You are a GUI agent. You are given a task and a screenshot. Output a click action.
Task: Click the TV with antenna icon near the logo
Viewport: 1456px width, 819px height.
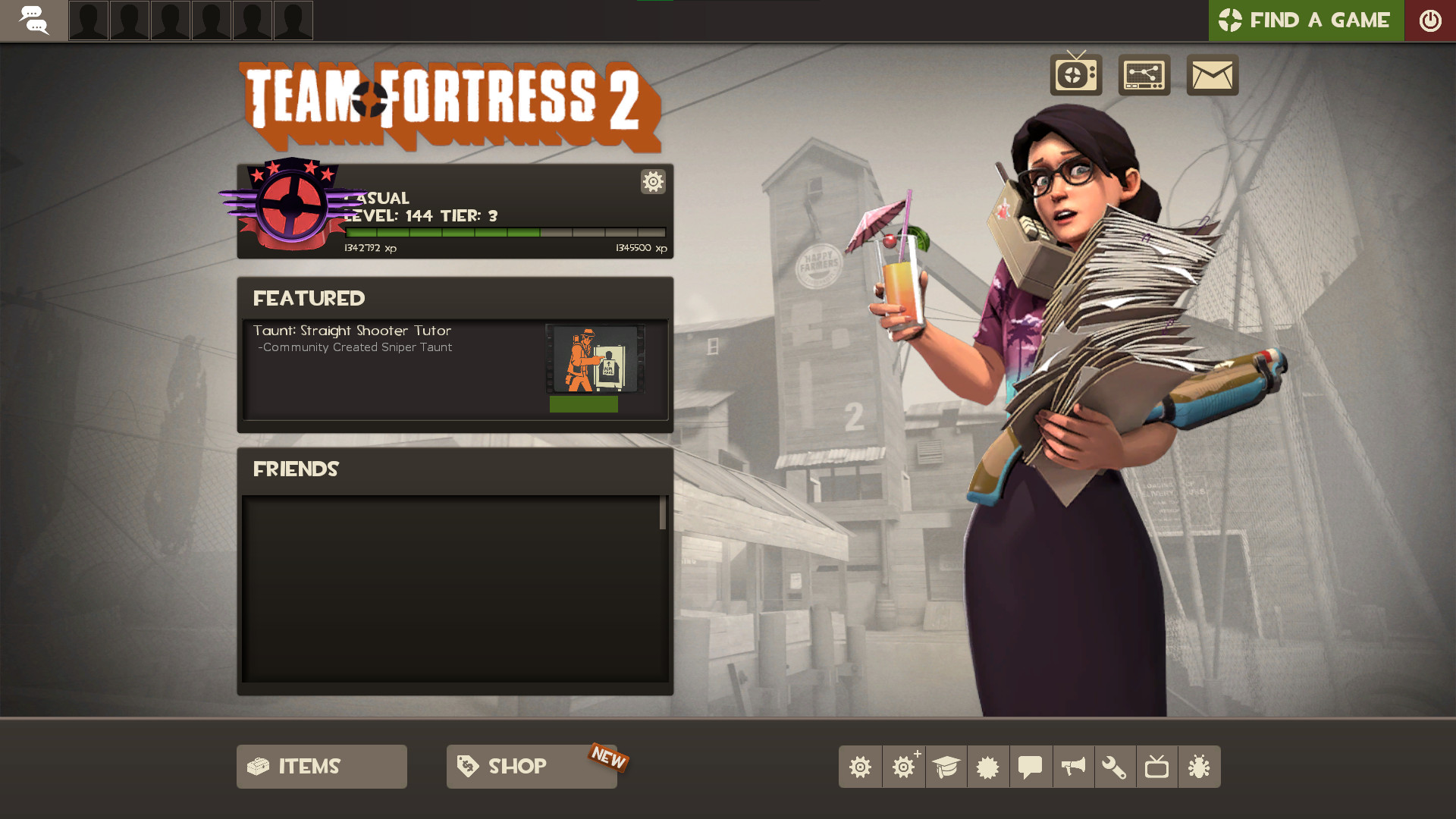(x=1076, y=75)
